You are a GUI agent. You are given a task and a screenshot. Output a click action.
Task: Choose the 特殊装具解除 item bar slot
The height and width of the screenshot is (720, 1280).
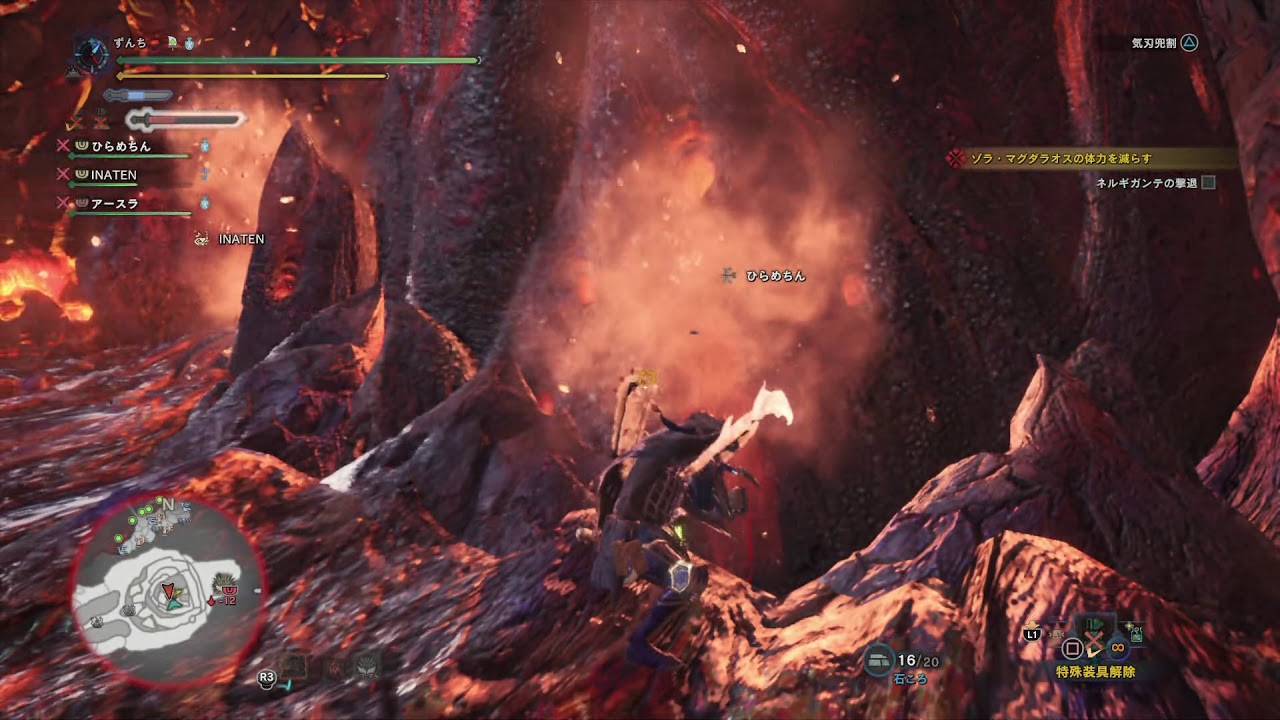[x=1095, y=672]
